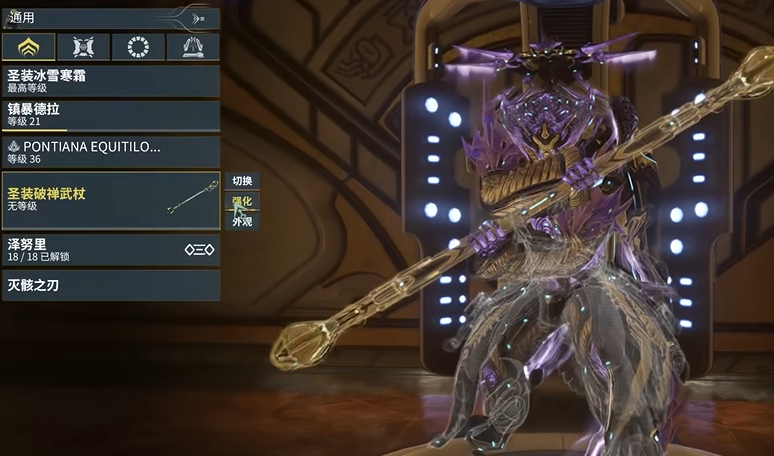This screenshot has width=774, height=456.
Task: Select the 灭骸之刃 slot
Action: [x=110, y=285]
